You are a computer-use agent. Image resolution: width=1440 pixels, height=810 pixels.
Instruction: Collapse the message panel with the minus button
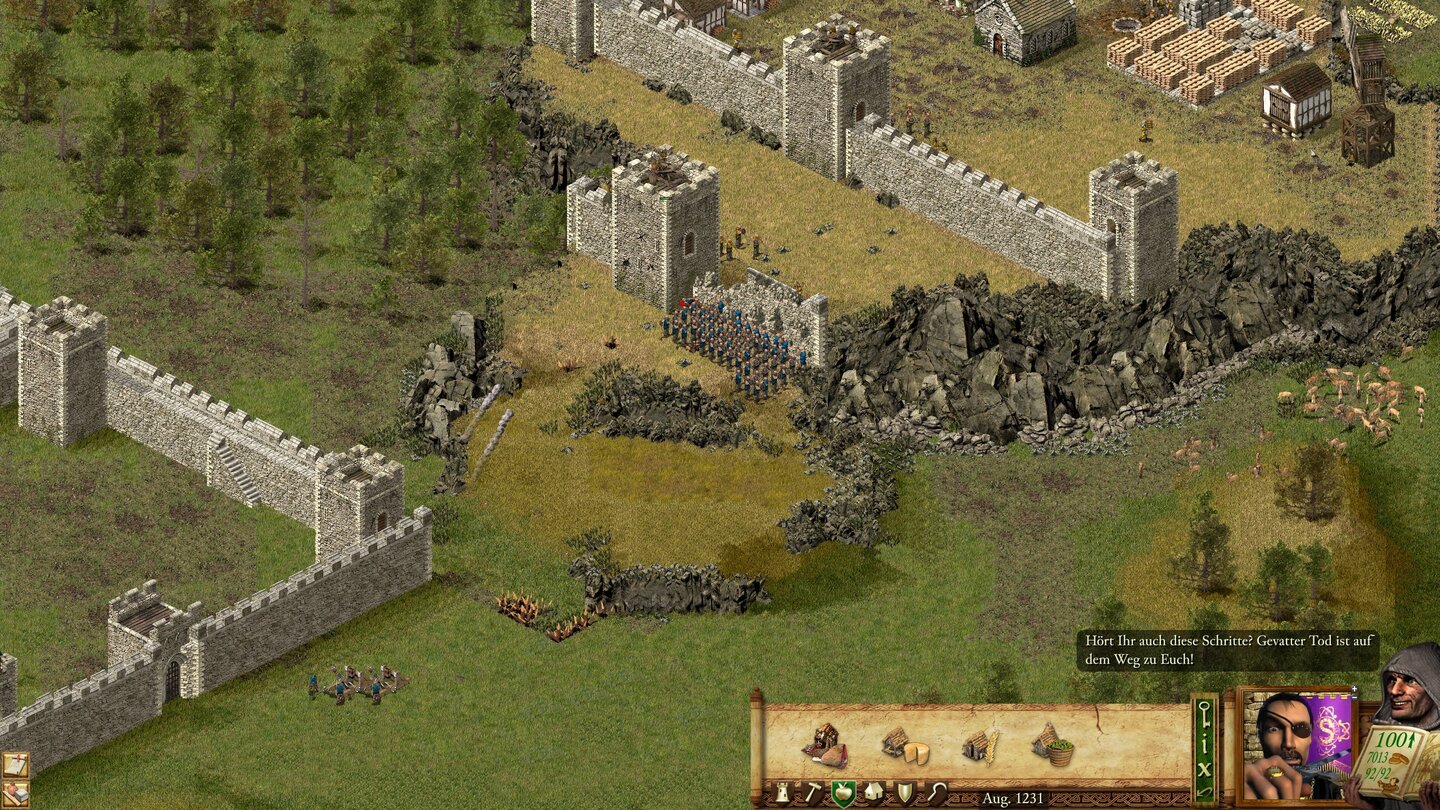[x=1354, y=698]
